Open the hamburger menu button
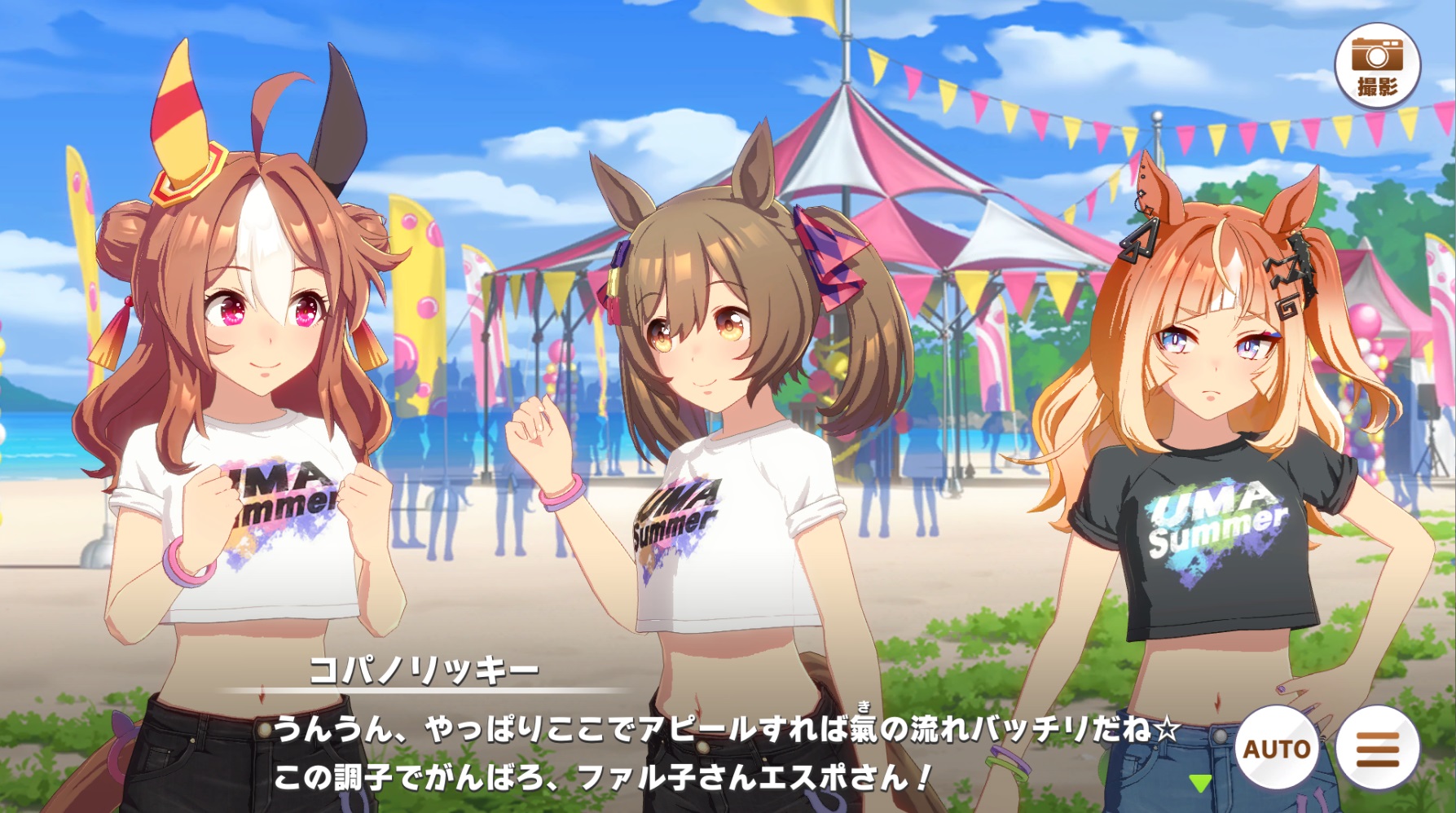 [1378, 747]
